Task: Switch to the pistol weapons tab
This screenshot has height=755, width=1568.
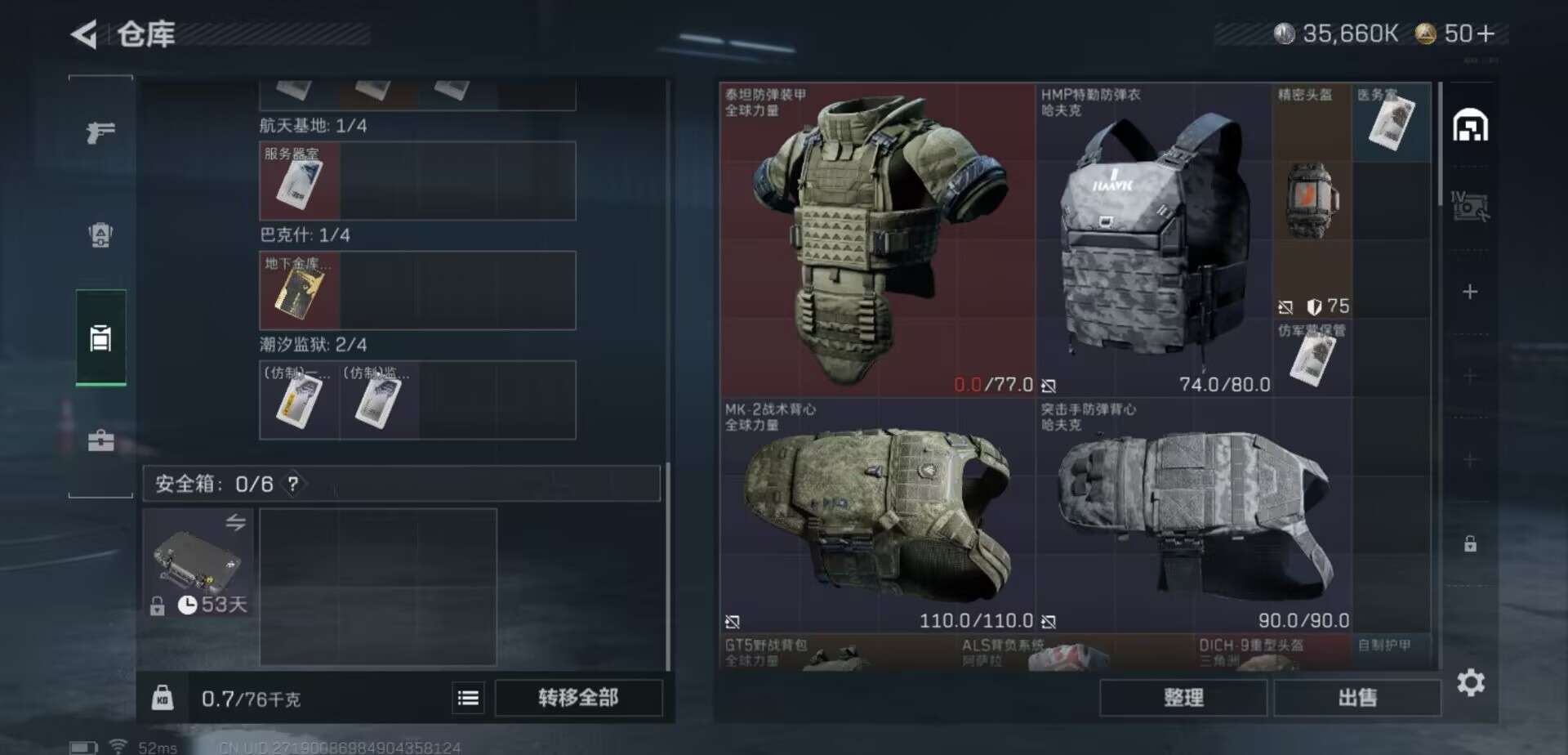Action: 100,132
